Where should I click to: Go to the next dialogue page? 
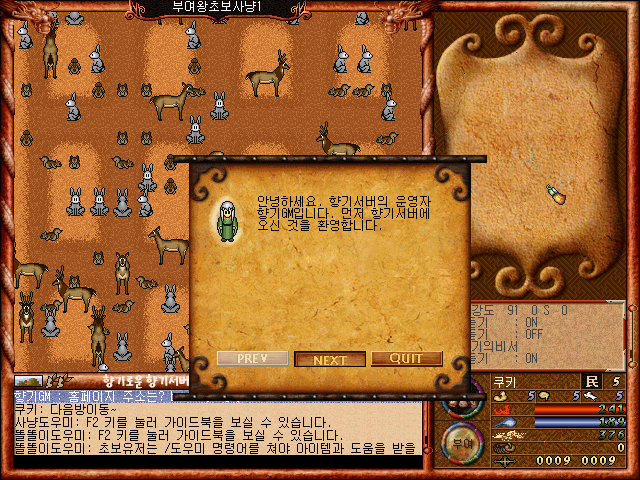330,359
